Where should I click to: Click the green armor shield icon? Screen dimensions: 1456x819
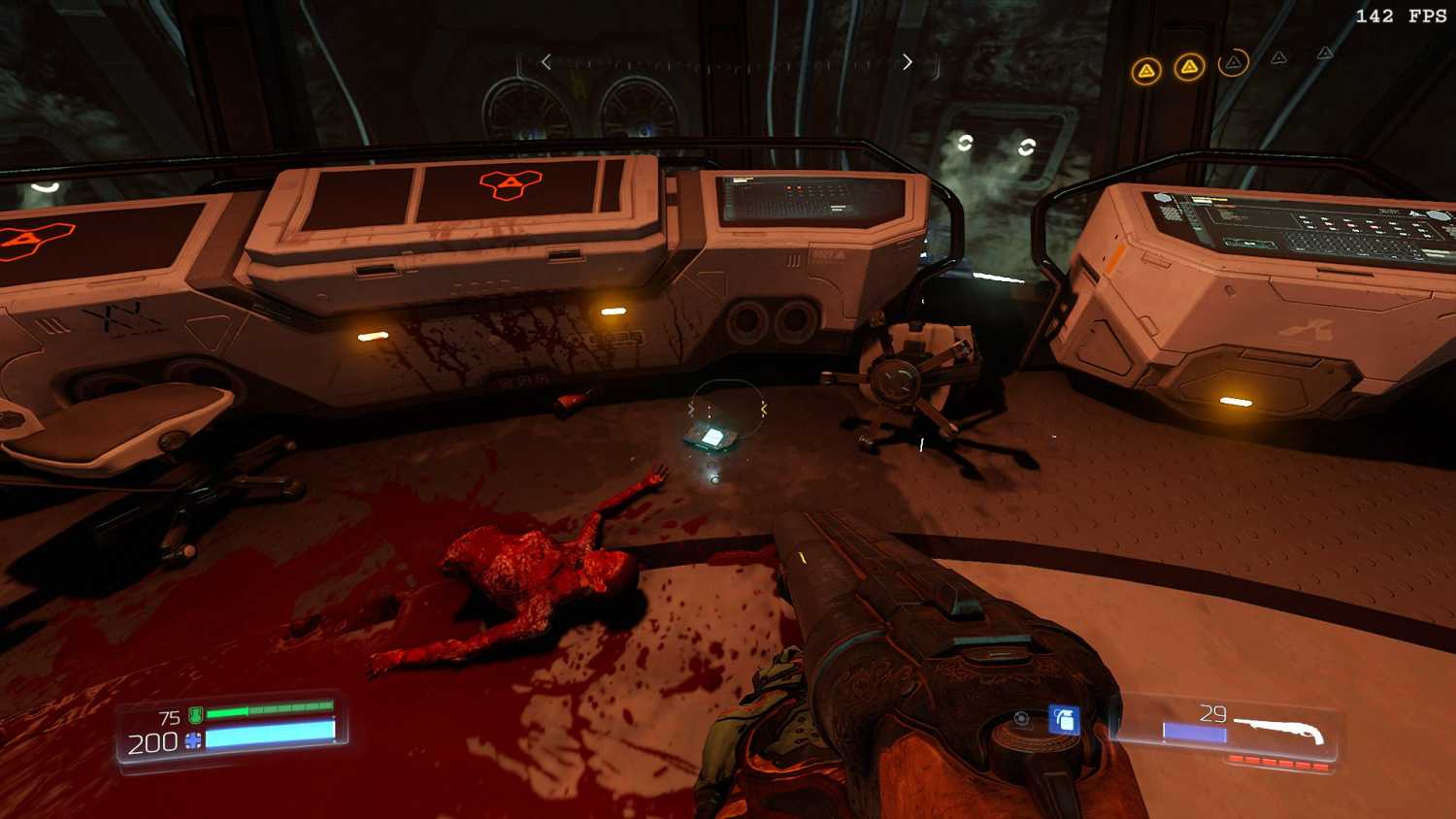point(195,716)
